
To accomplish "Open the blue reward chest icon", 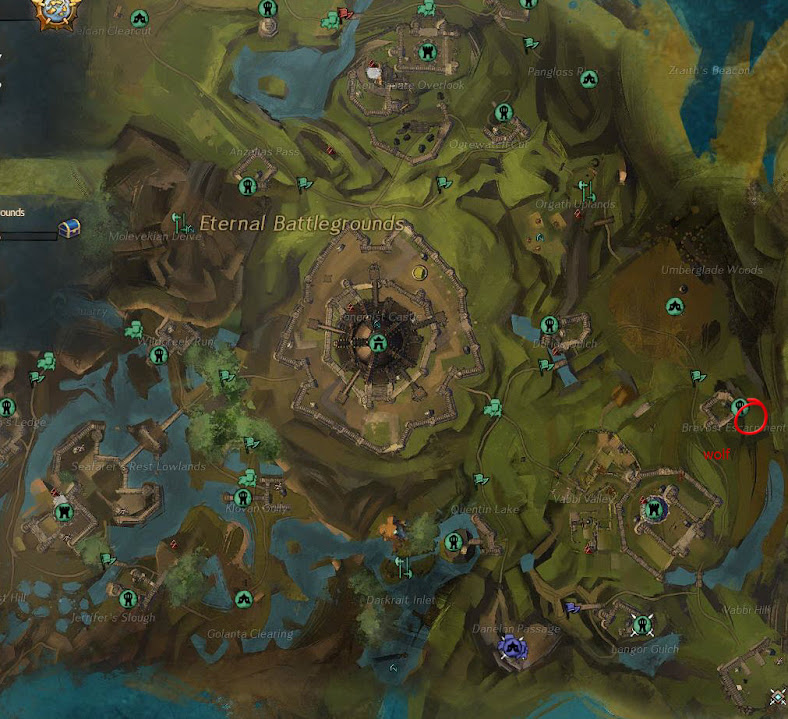I will point(69,228).
